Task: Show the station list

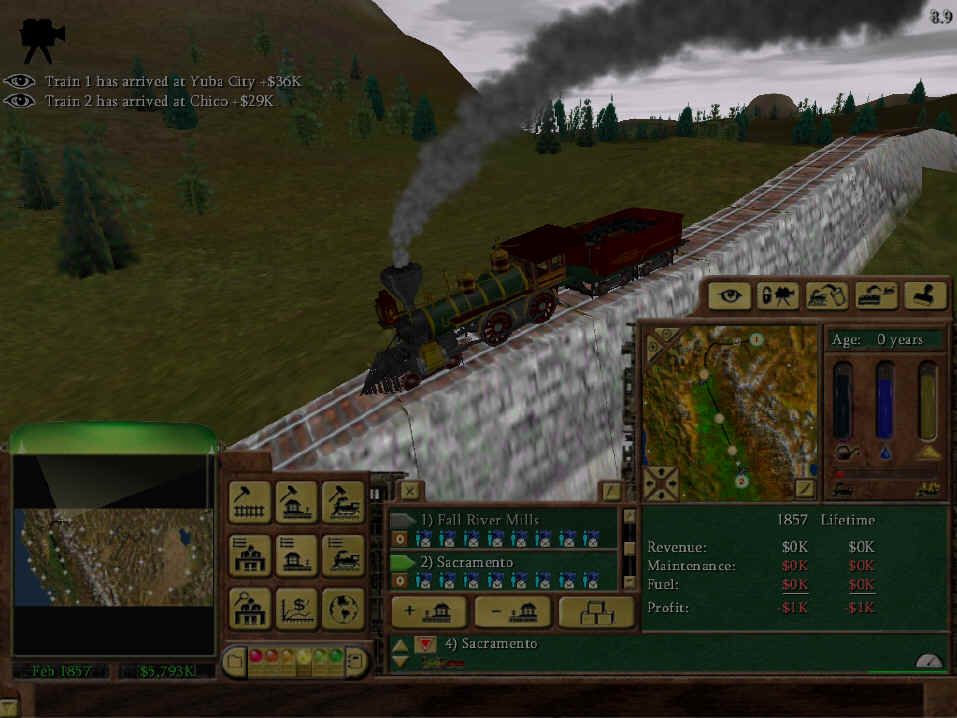Action: pyautogui.click(x=296, y=555)
